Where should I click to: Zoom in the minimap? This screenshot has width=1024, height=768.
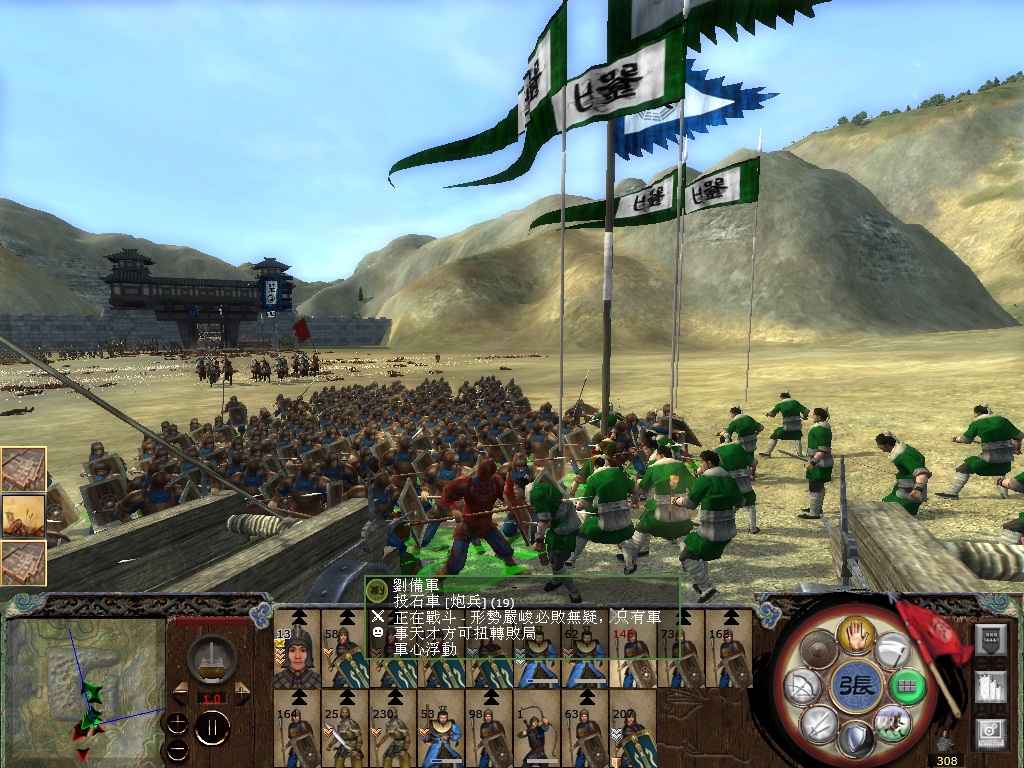[177, 723]
